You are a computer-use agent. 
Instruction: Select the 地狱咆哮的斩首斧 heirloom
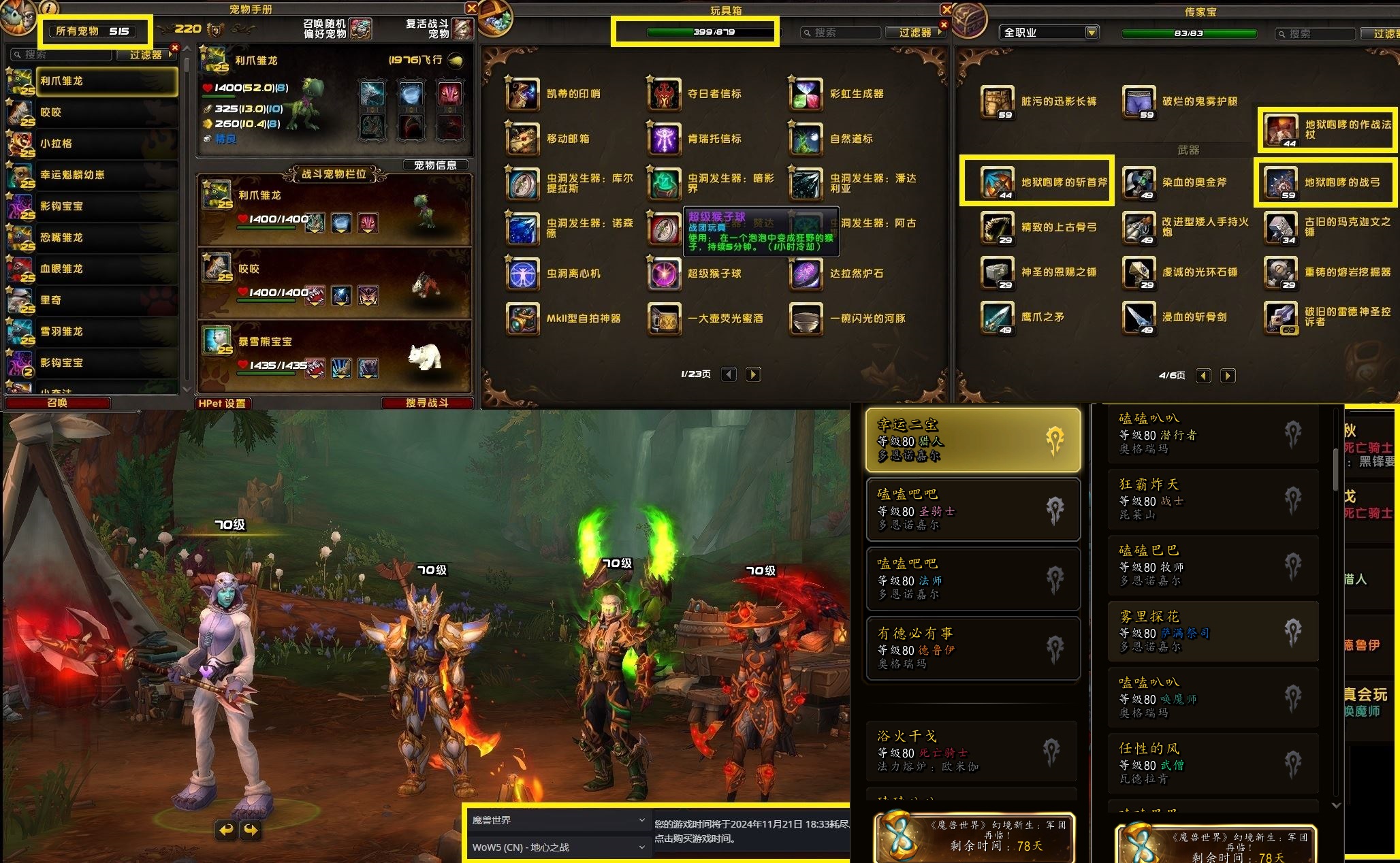click(998, 182)
